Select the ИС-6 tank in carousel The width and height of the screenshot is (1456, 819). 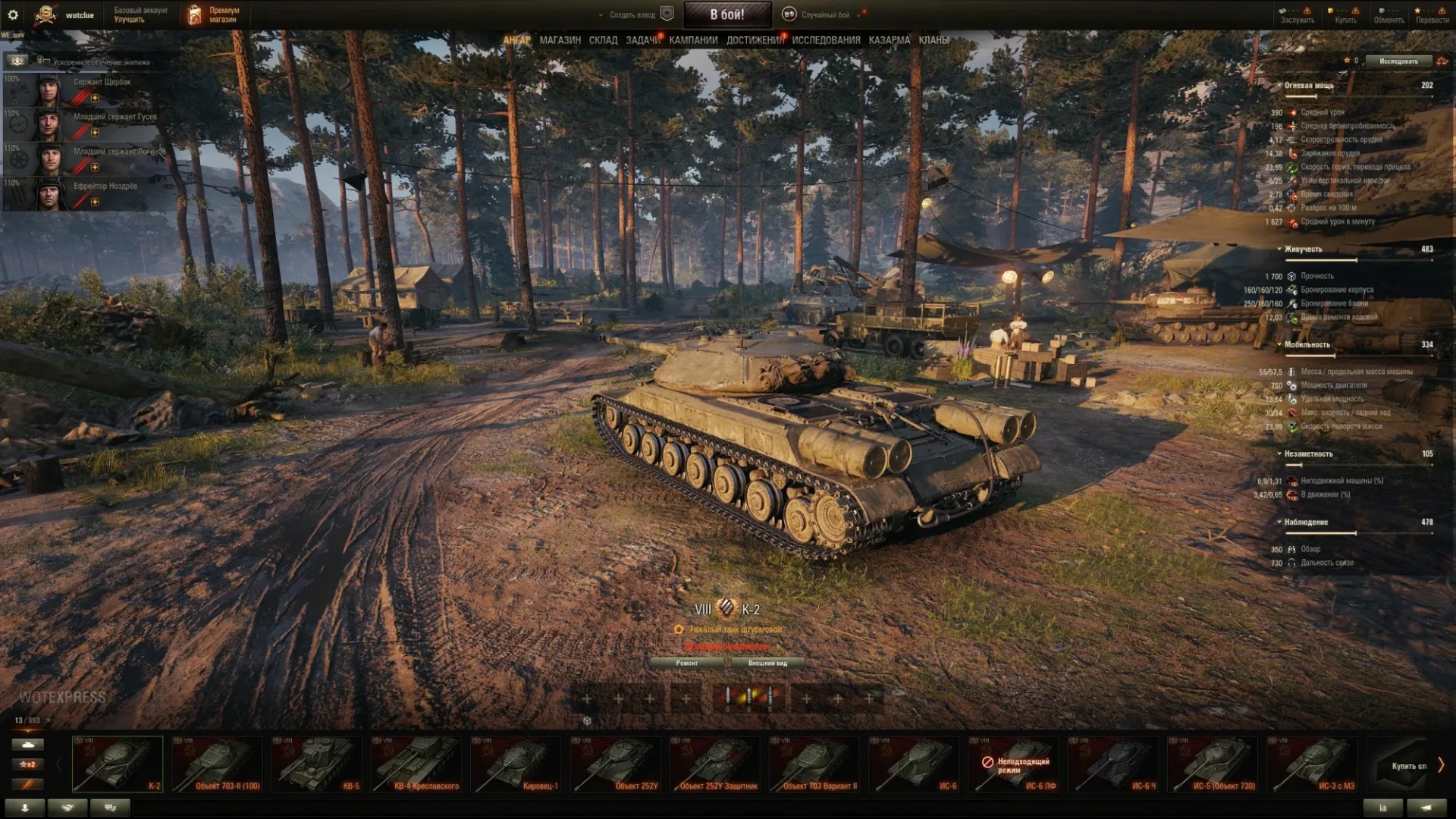coord(914,764)
